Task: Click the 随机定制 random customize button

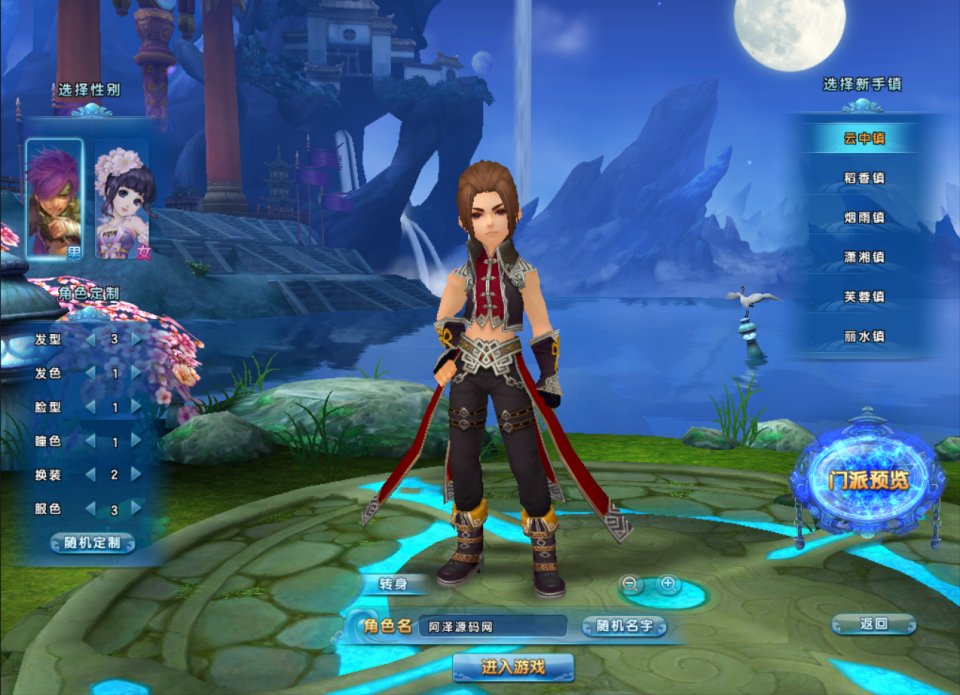Action: [93, 543]
